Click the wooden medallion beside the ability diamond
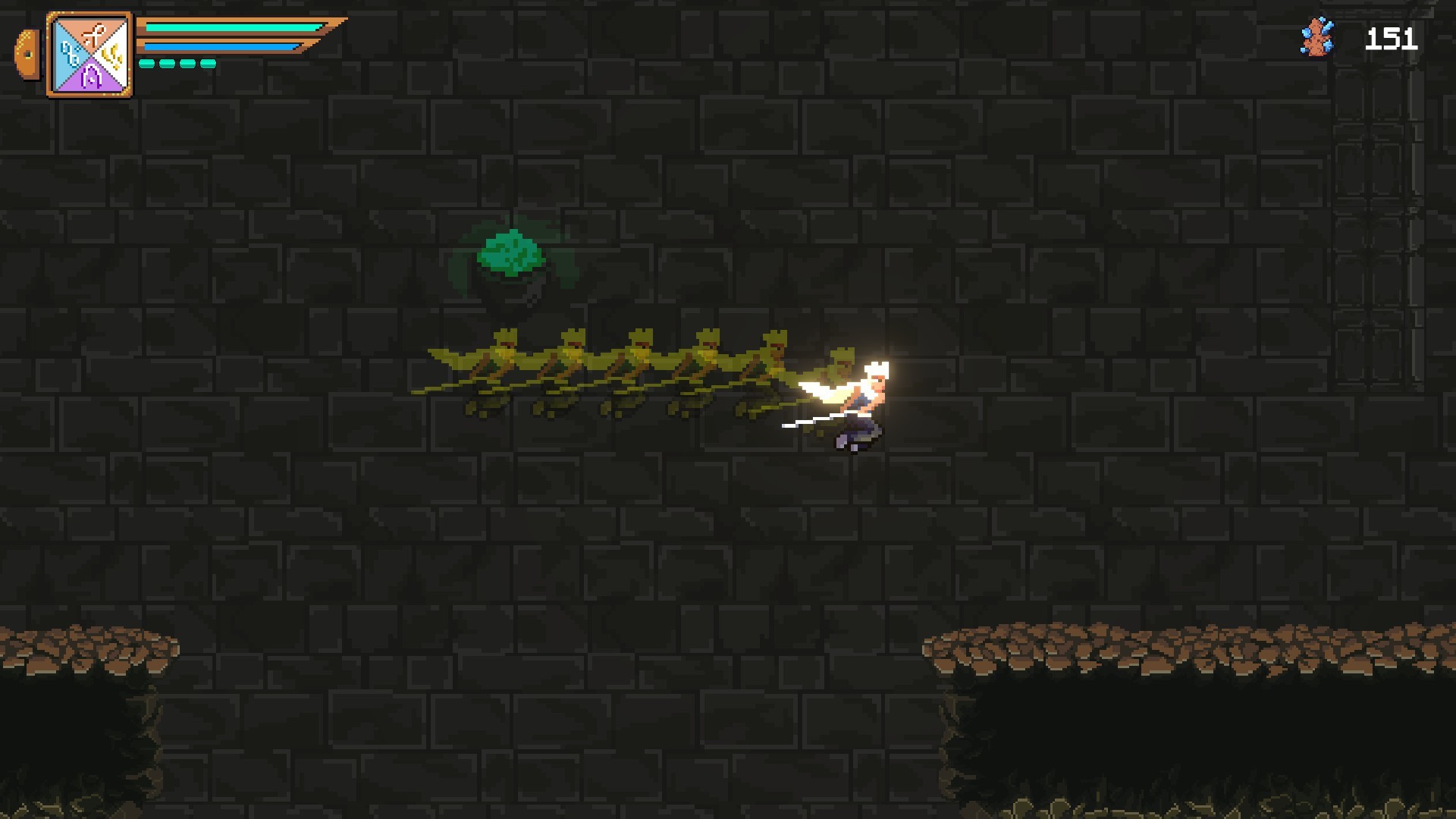The image size is (1456, 819). coord(27,53)
